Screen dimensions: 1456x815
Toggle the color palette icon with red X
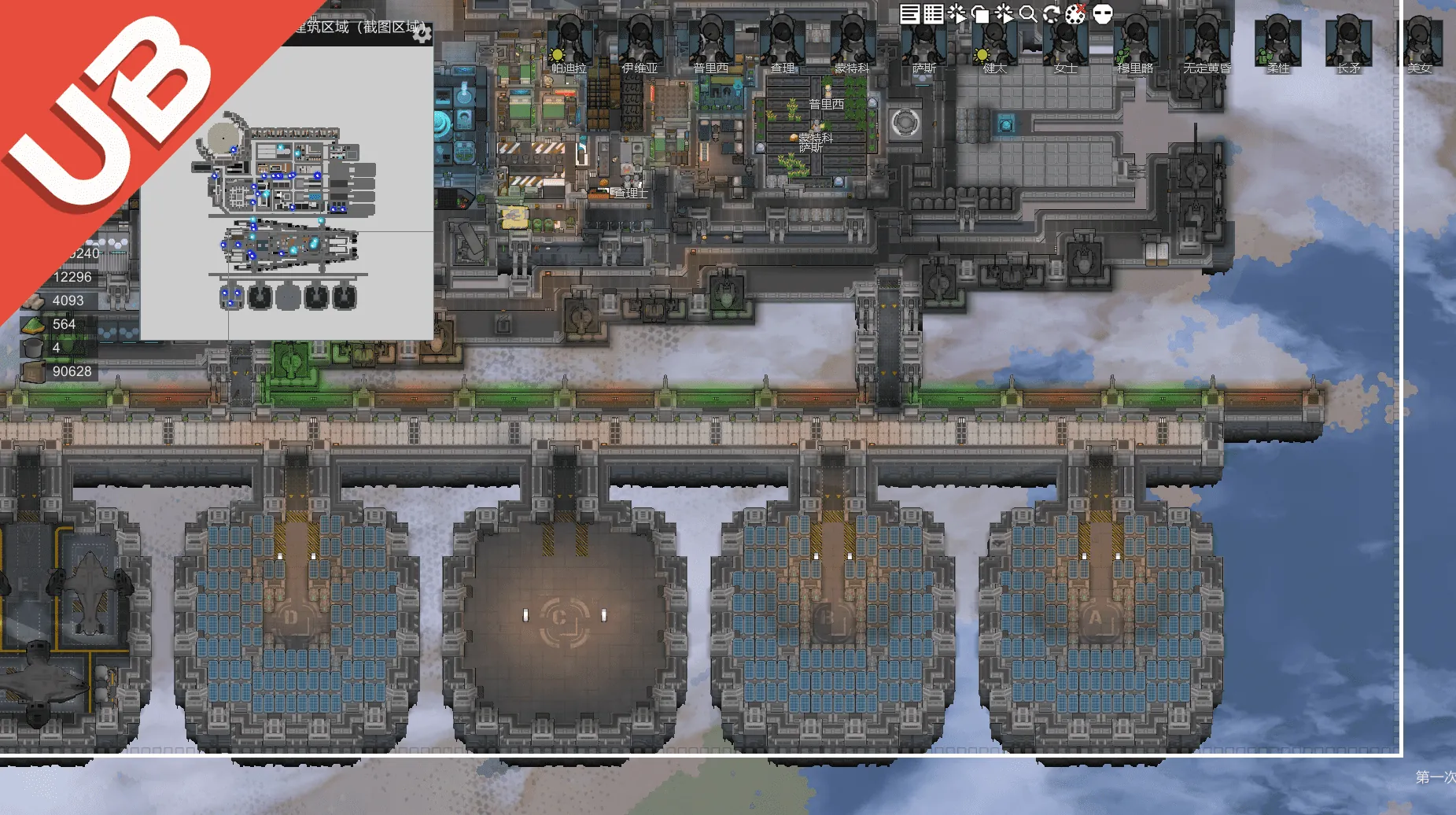click(x=1075, y=13)
